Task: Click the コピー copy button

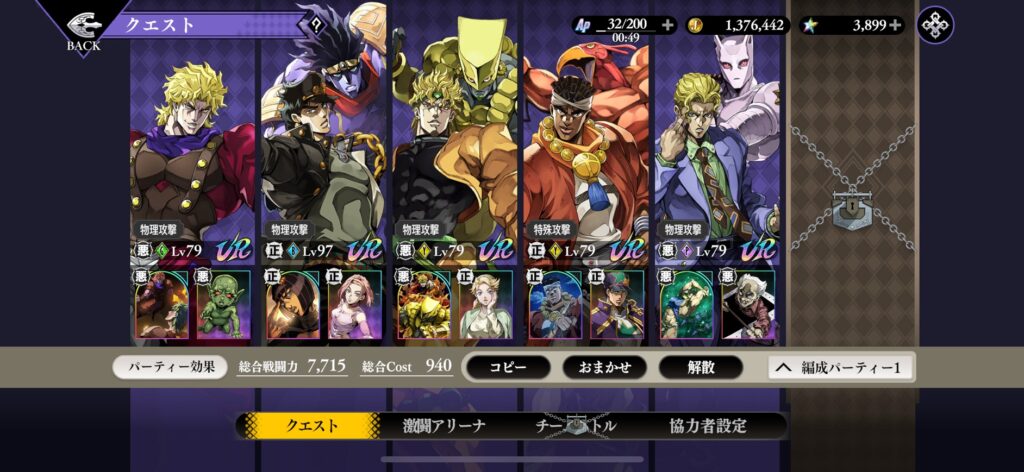Action: click(507, 367)
